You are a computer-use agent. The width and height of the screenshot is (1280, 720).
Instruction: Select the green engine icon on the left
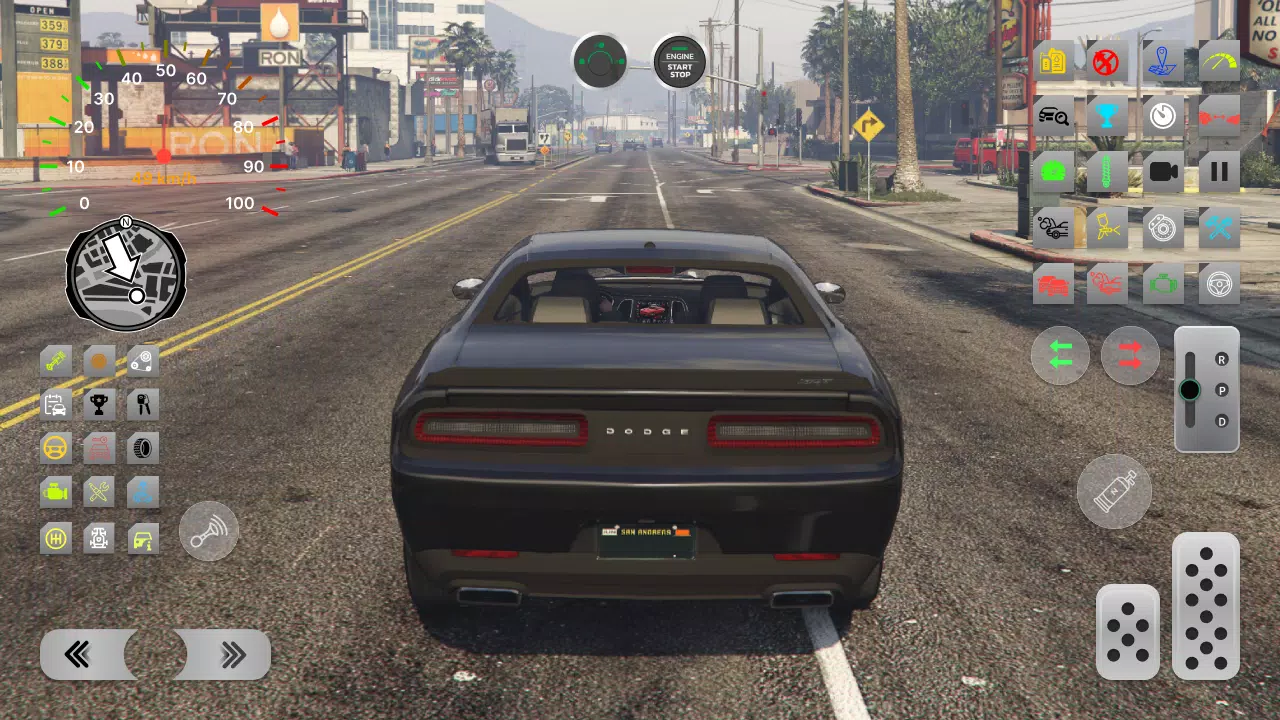tap(54, 491)
